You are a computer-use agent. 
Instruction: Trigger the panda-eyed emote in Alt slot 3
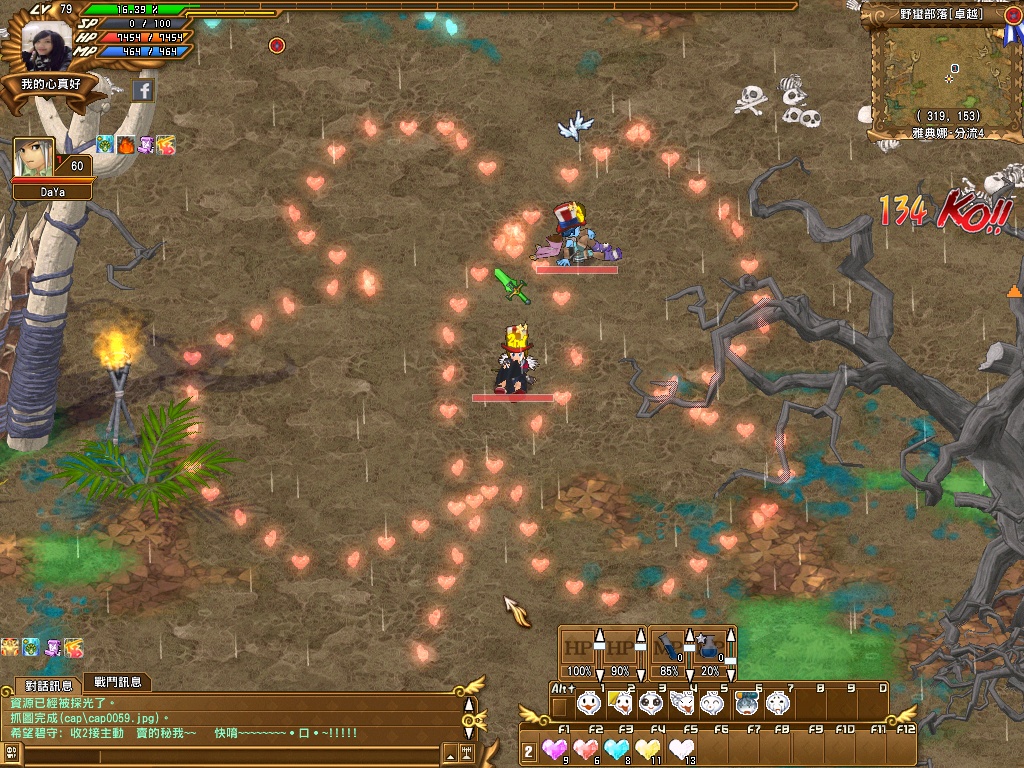[x=651, y=704]
